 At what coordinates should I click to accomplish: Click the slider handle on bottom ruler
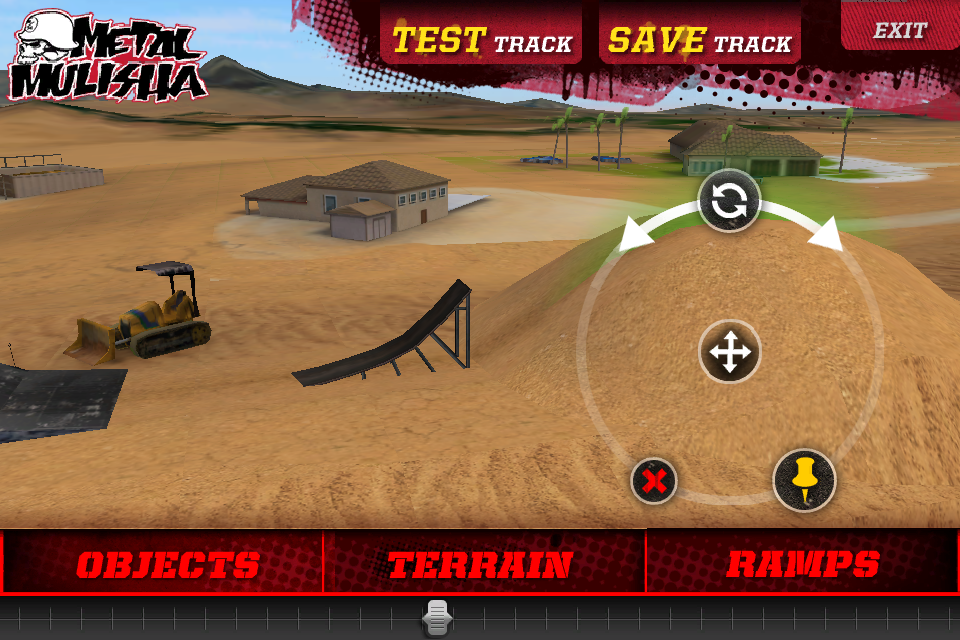(437, 619)
